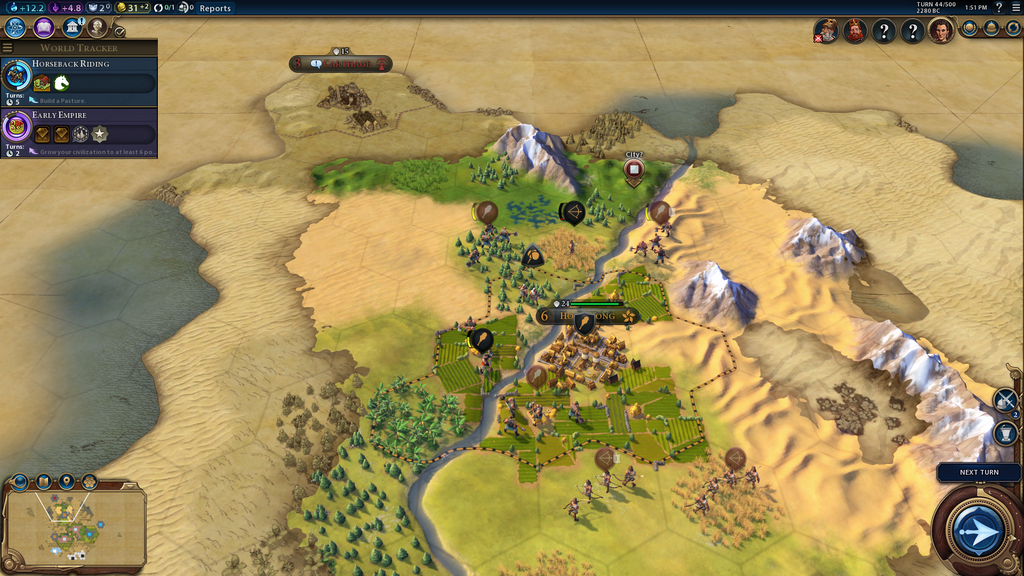Select the helmeted leader portrait
Viewport: 1024px width, 576px height.
coord(827,31)
